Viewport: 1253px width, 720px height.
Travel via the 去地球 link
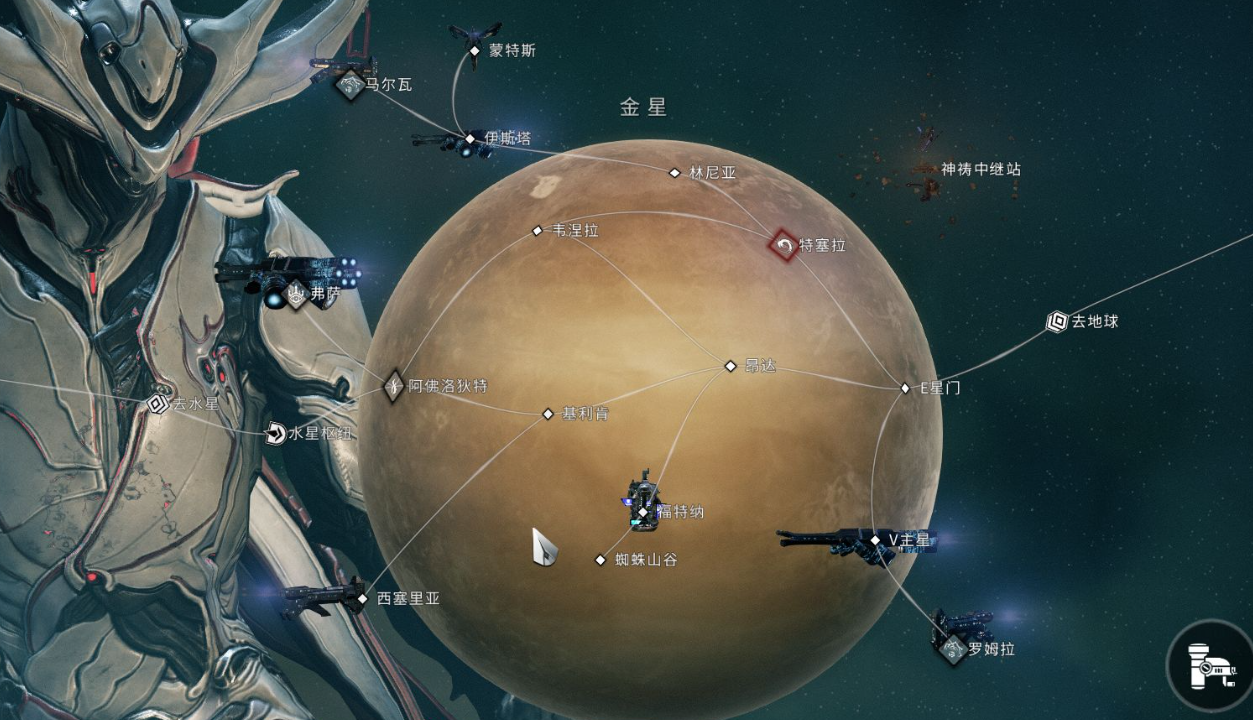(1057, 322)
